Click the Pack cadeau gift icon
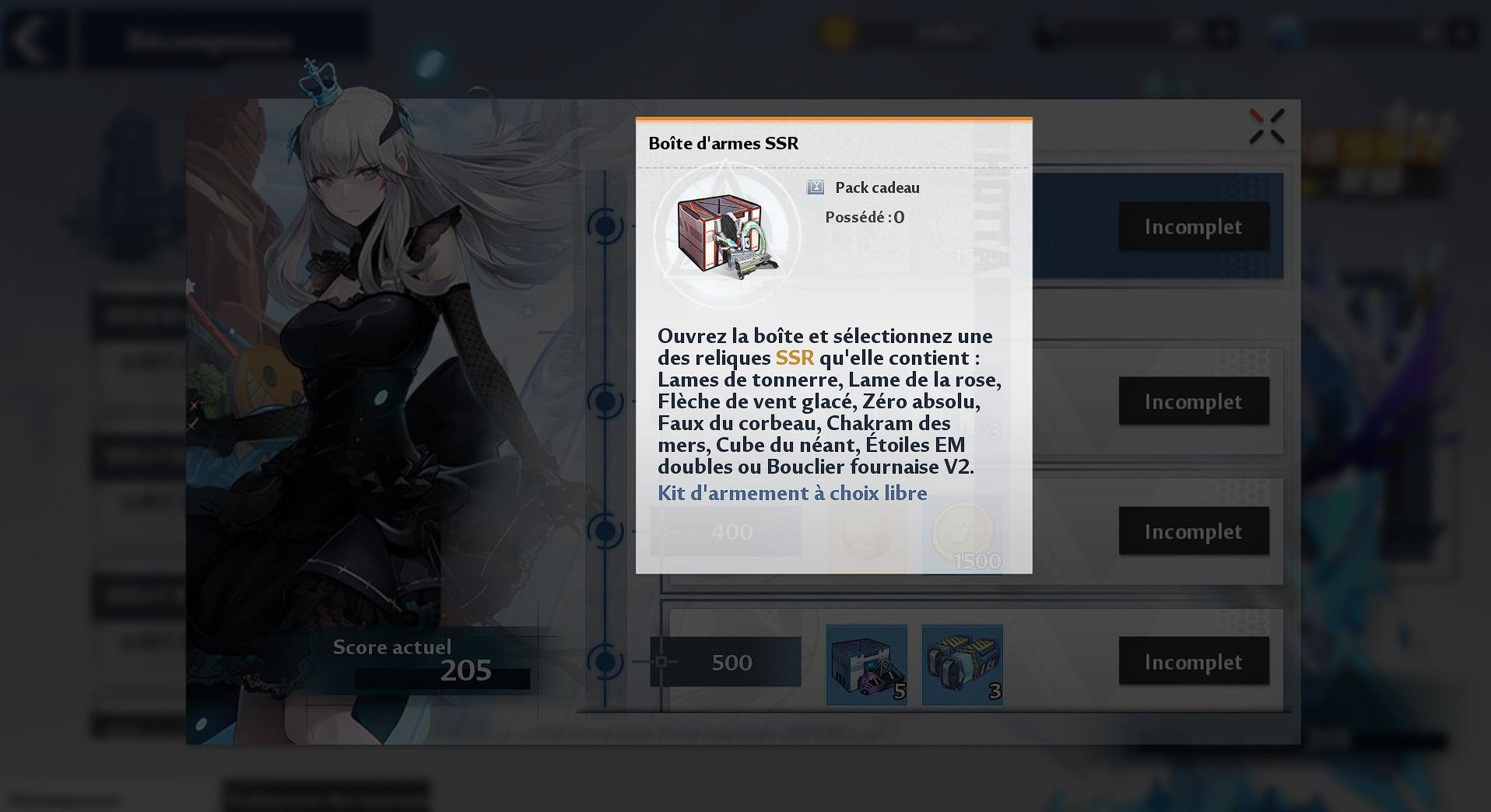Image resolution: width=1491 pixels, height=812 pixels. click(x=814, y=187)
